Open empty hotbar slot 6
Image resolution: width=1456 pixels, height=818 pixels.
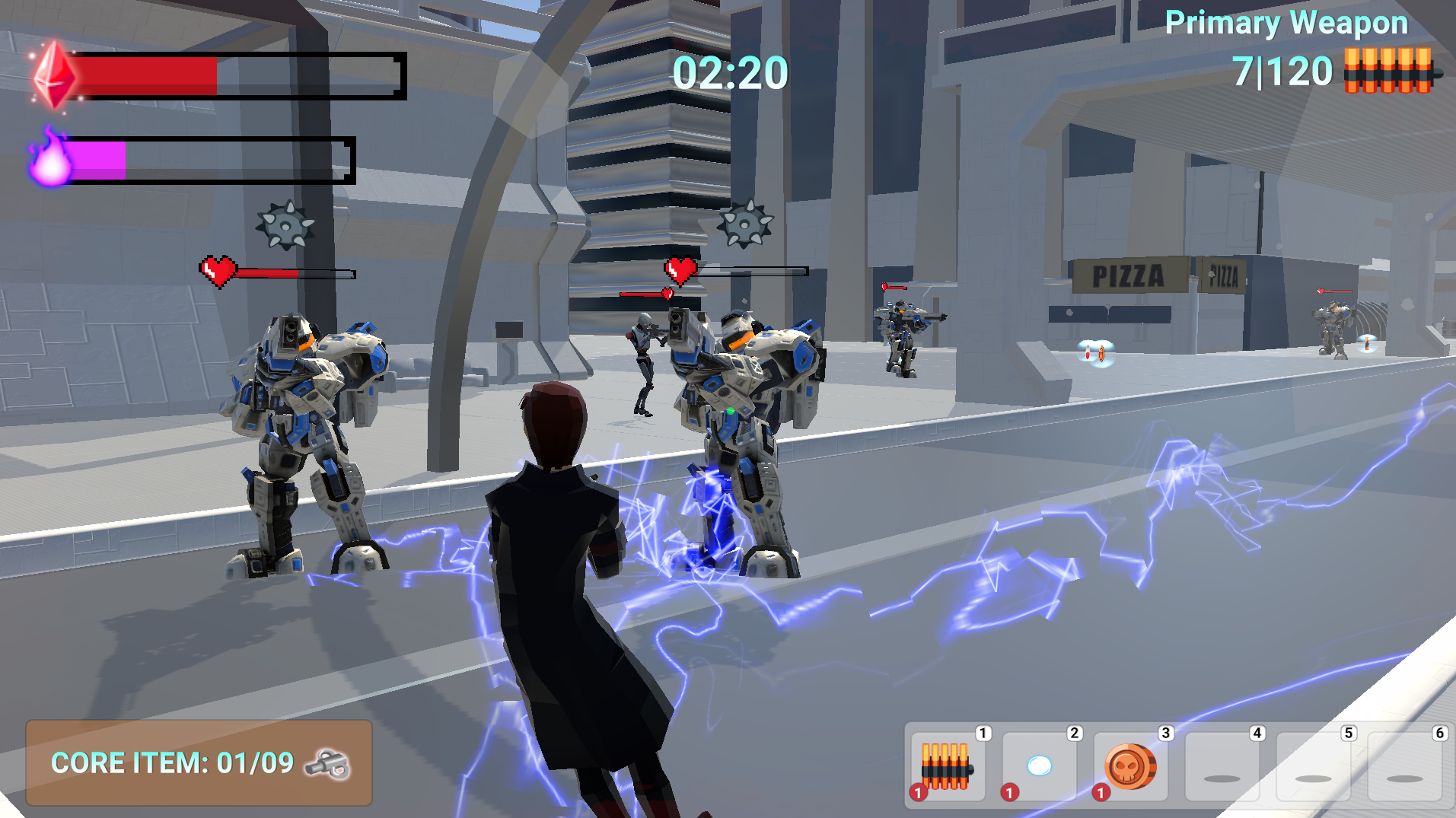click(1404, 765)
